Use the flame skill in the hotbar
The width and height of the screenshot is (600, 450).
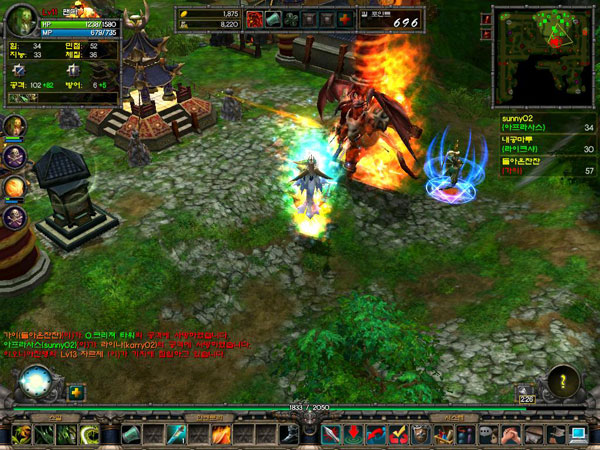(221, 434)
